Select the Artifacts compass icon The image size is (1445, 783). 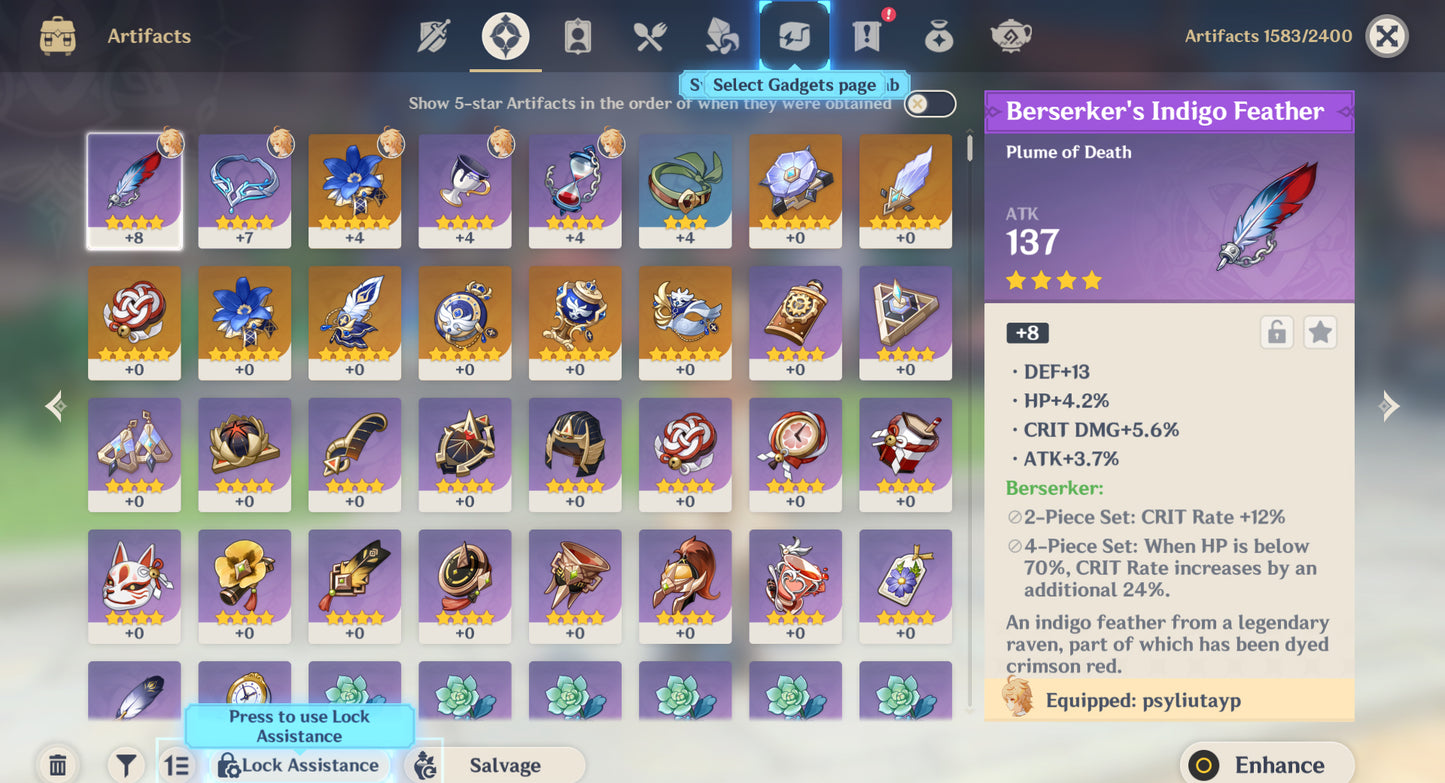505,36
